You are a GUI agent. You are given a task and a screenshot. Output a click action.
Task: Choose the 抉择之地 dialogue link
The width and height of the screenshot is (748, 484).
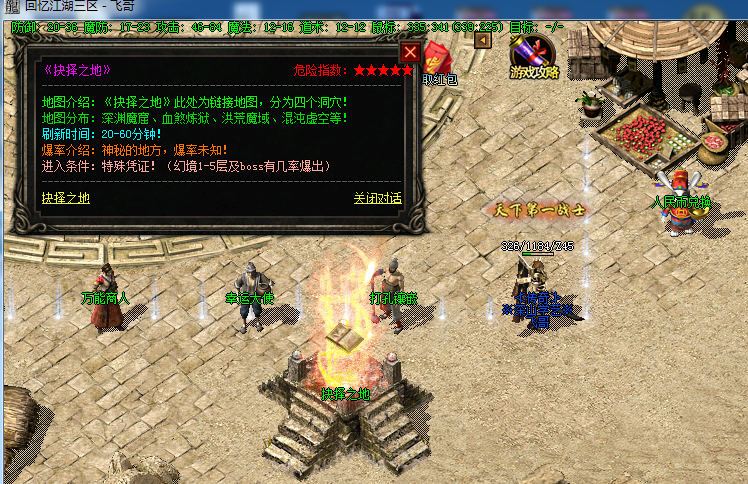(x=66, y=198)
